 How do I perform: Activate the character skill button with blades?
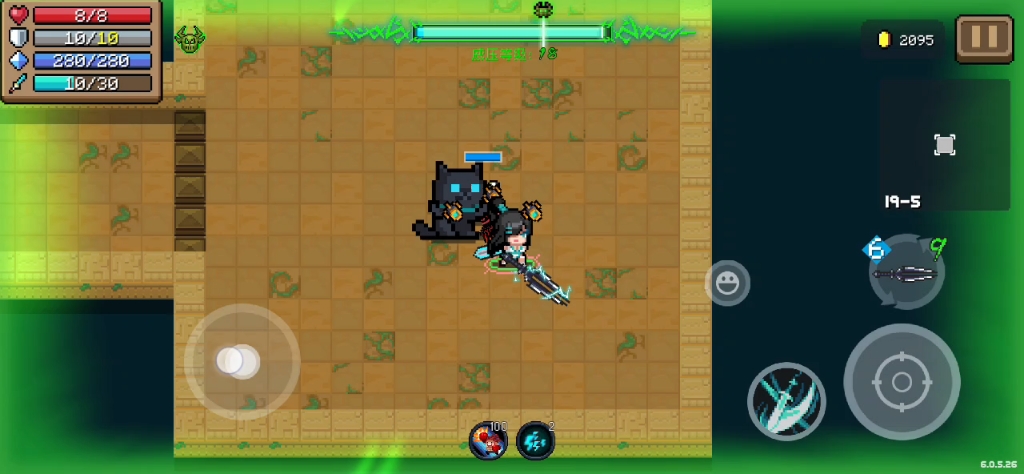point(786,401)
